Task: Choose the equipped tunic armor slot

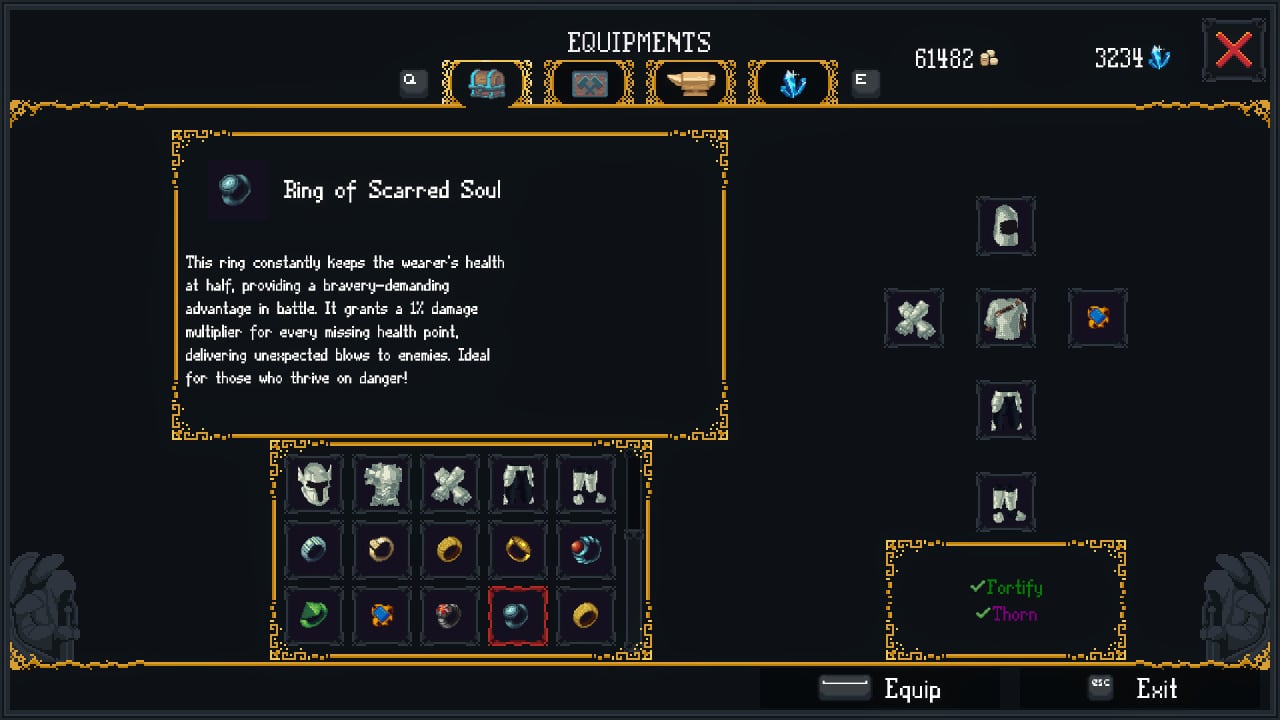Action: tap(1005, 319)
